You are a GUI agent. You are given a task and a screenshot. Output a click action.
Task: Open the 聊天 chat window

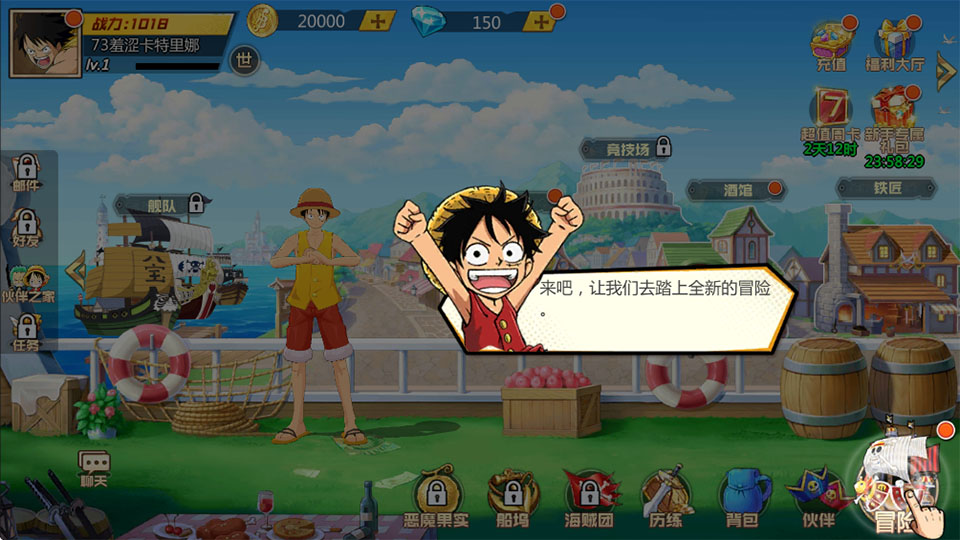pos(94,466)
